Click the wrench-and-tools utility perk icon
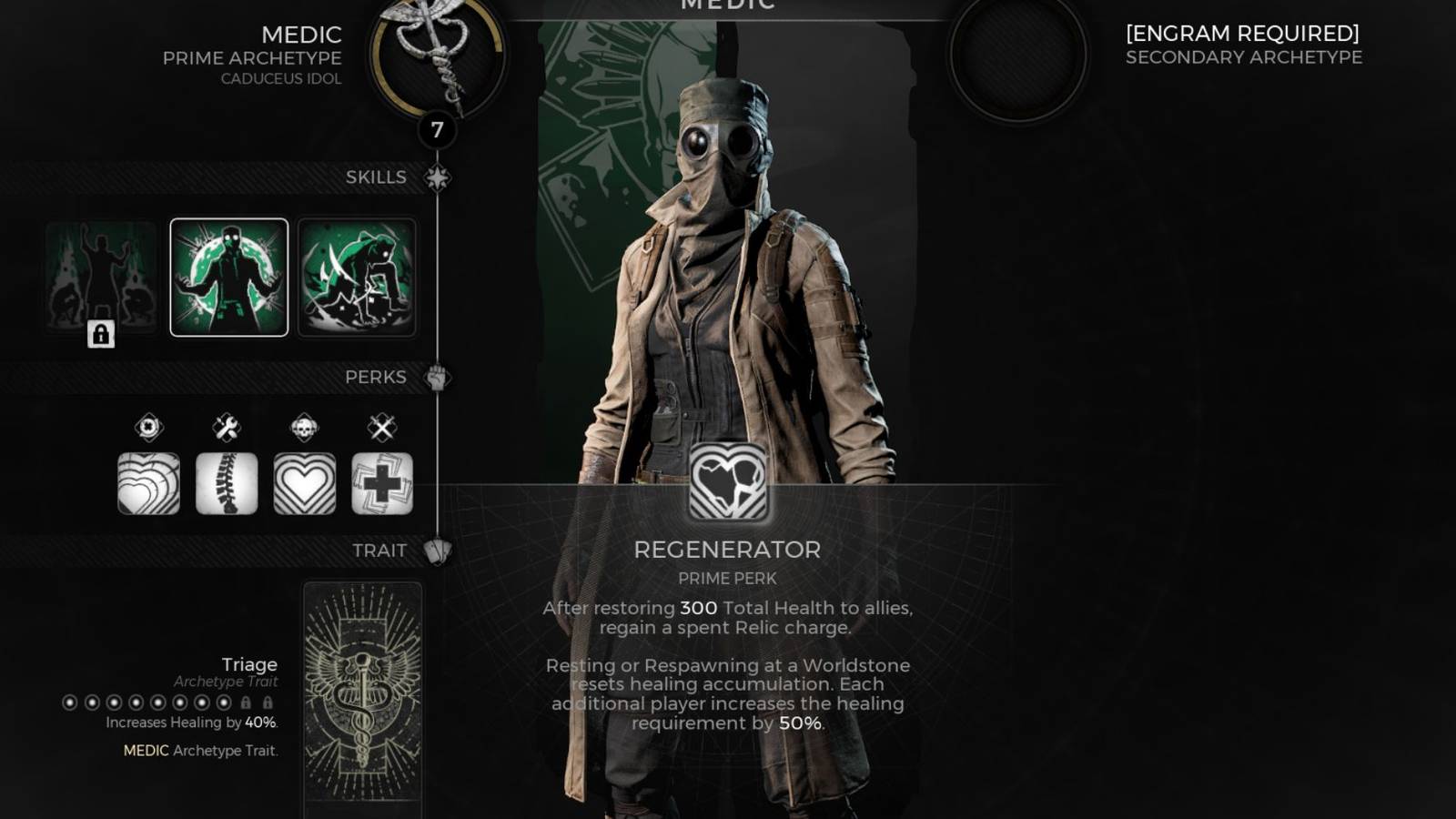The height and width of the screenshot is (819, 1456). 227,427
